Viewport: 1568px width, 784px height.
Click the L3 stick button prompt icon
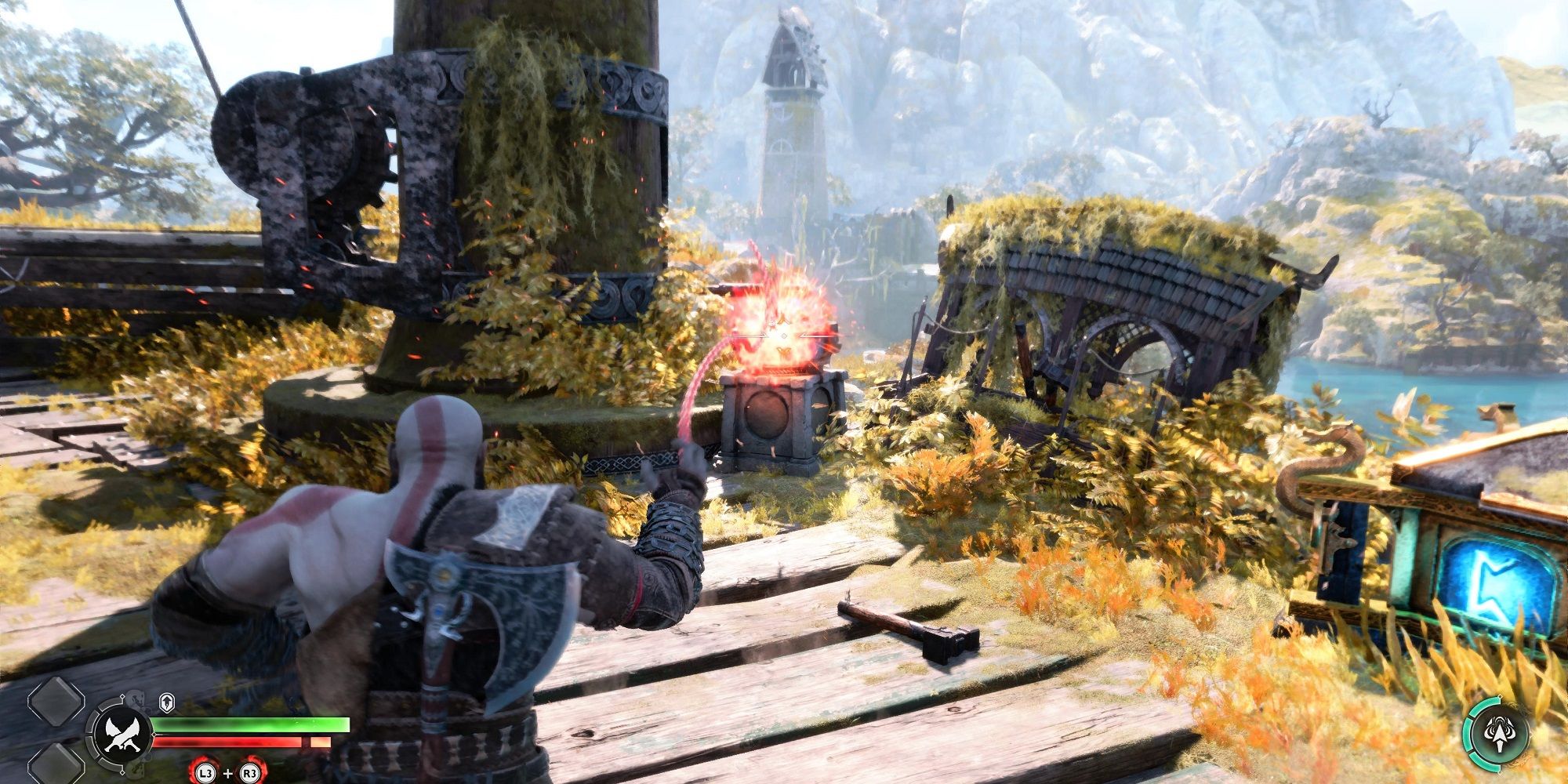204,773
